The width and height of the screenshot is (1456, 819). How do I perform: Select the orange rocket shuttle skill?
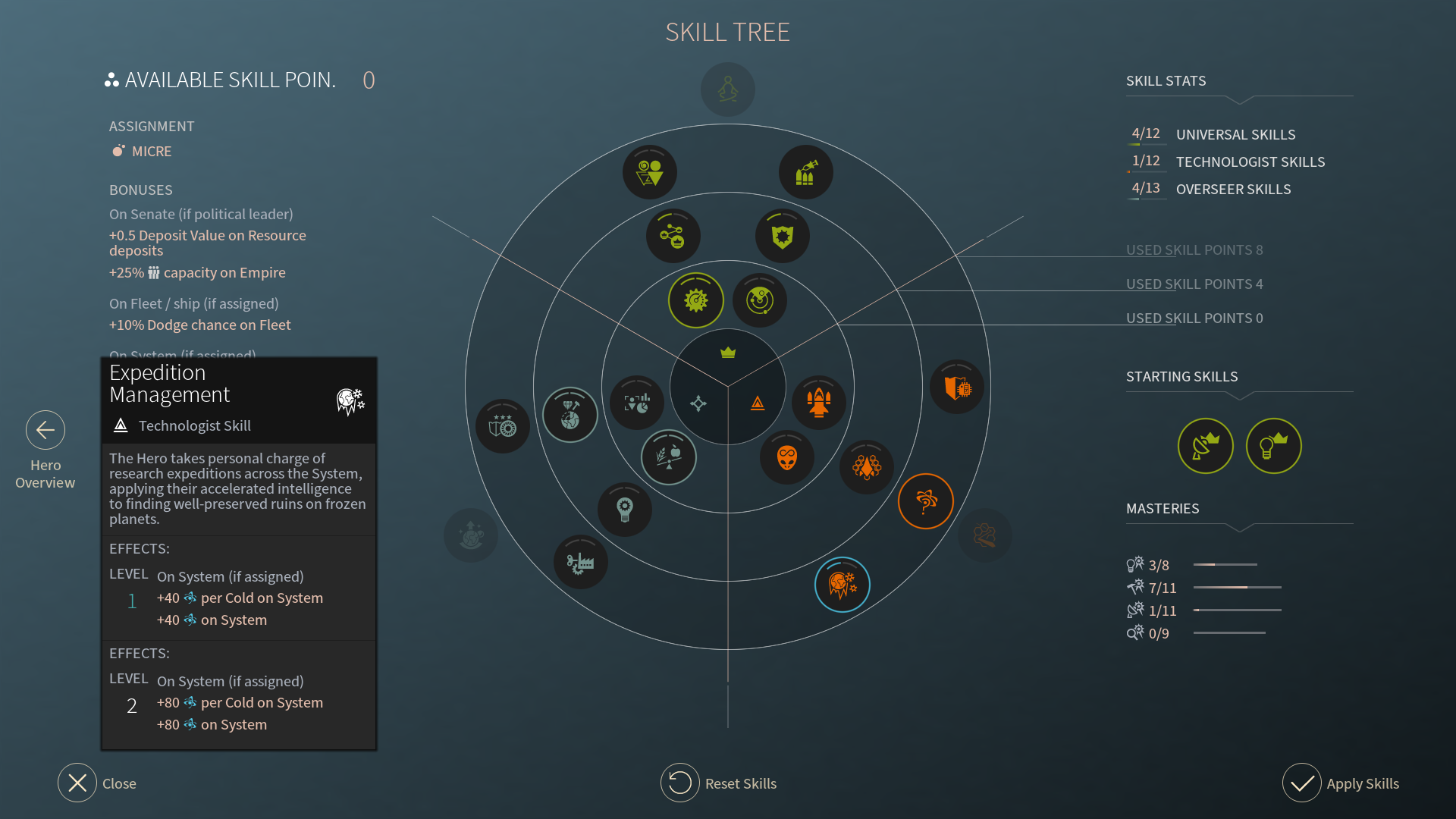pos(818,402)
